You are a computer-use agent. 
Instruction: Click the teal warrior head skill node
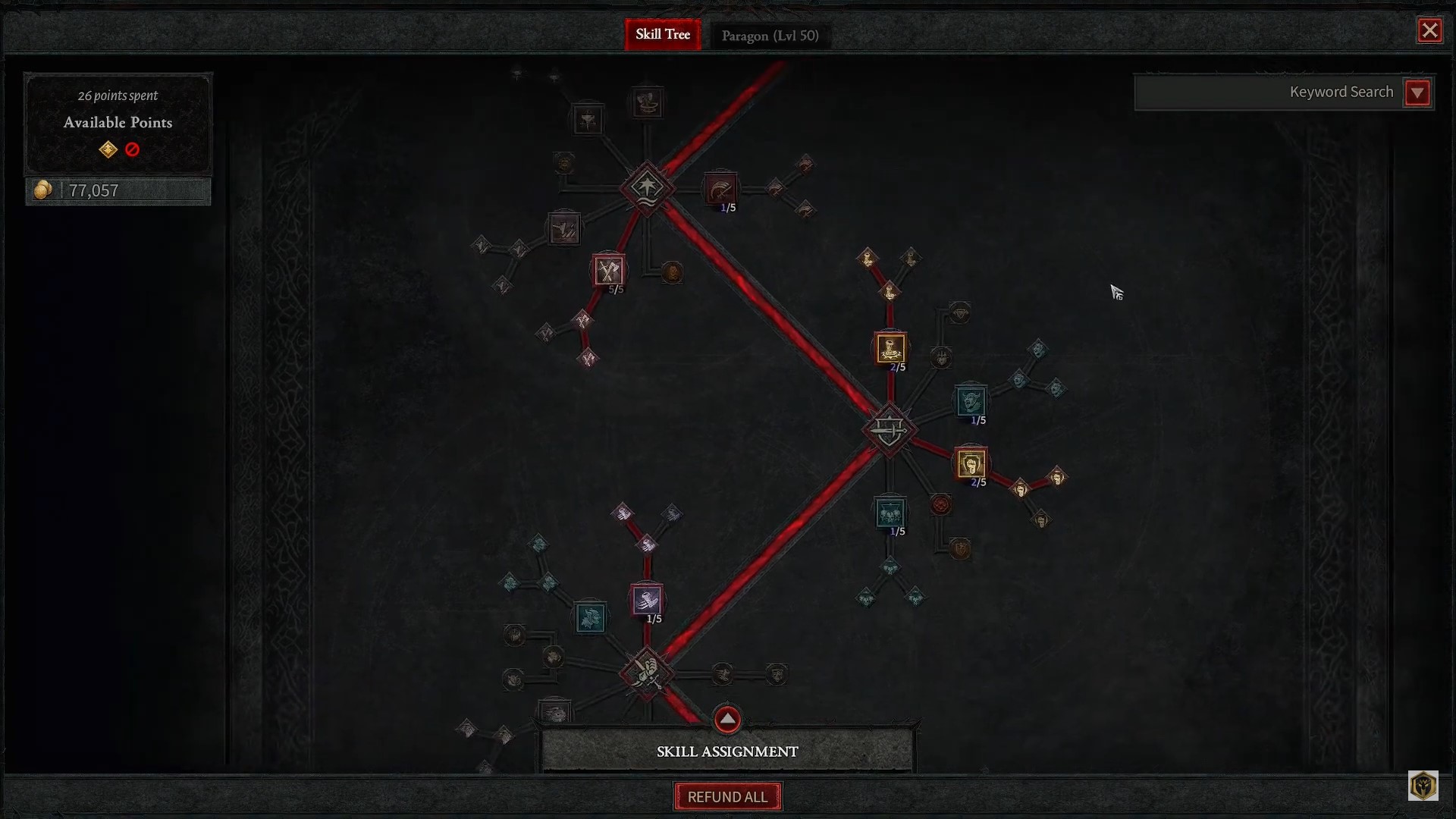pos(591,616)
